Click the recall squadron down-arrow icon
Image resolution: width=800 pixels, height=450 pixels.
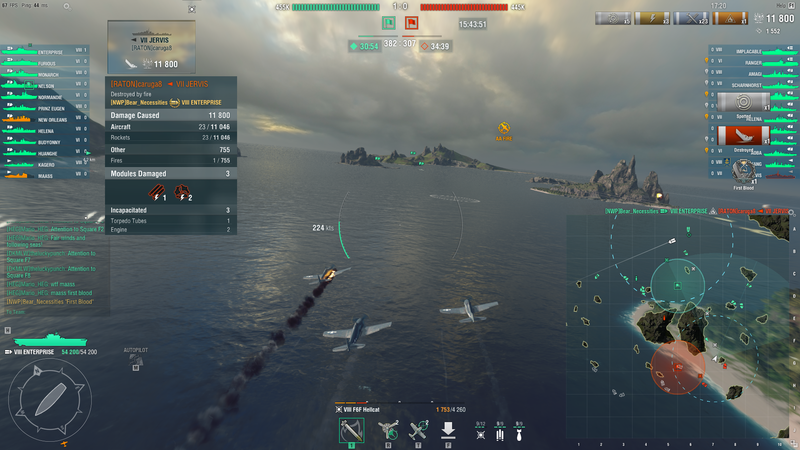tap(449, 430)
